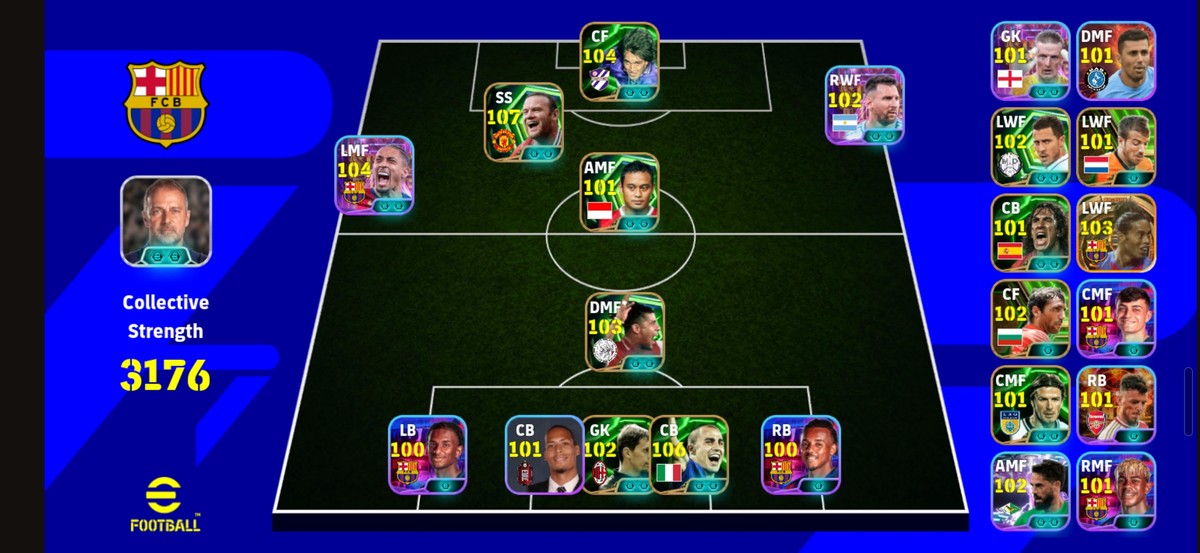This screenshot has width=1200, height=553.
Task: Choose the AMF 102 substitute card
Action: [1030, 490]
